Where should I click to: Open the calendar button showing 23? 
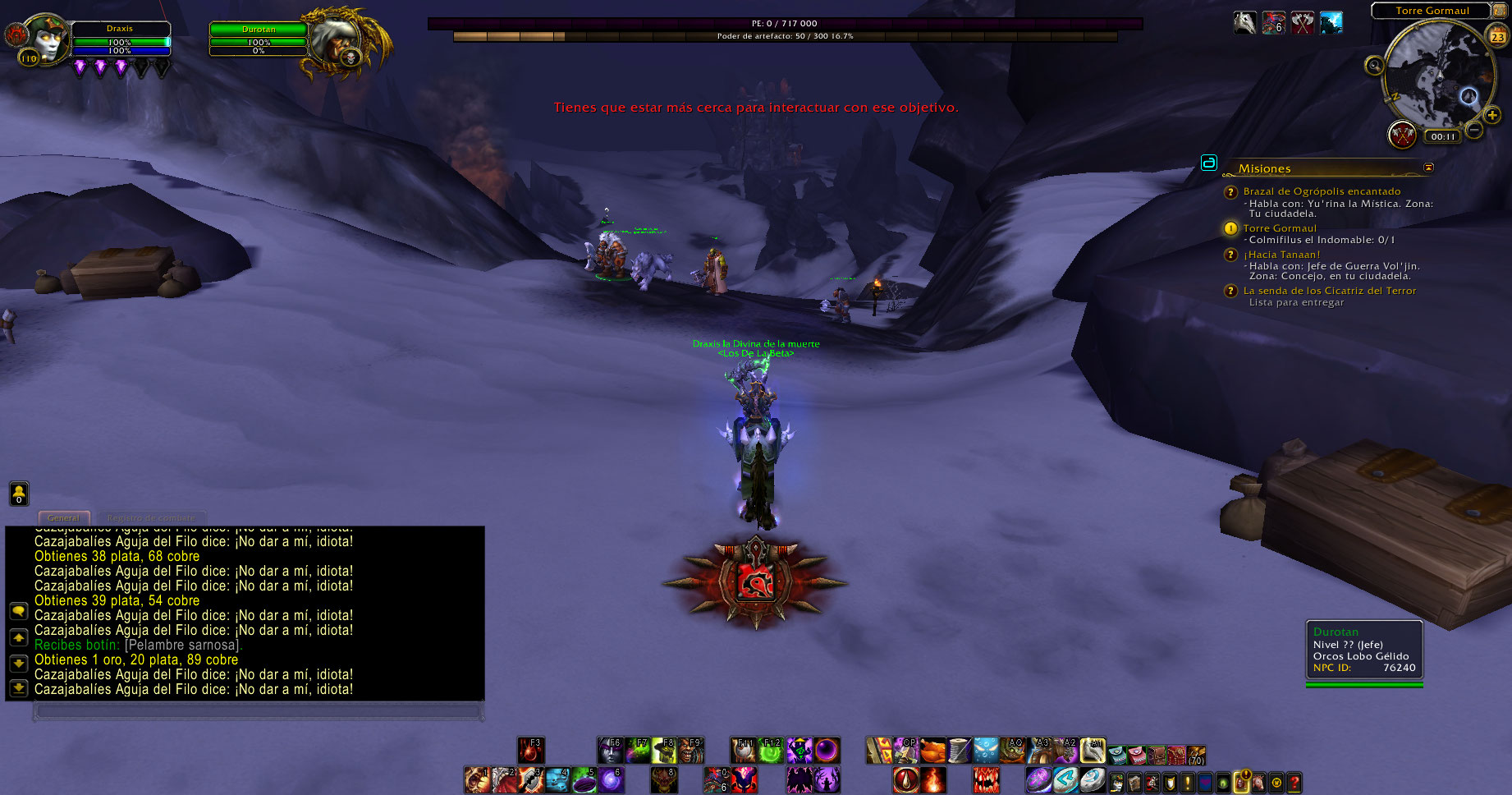pos(1498,36)
